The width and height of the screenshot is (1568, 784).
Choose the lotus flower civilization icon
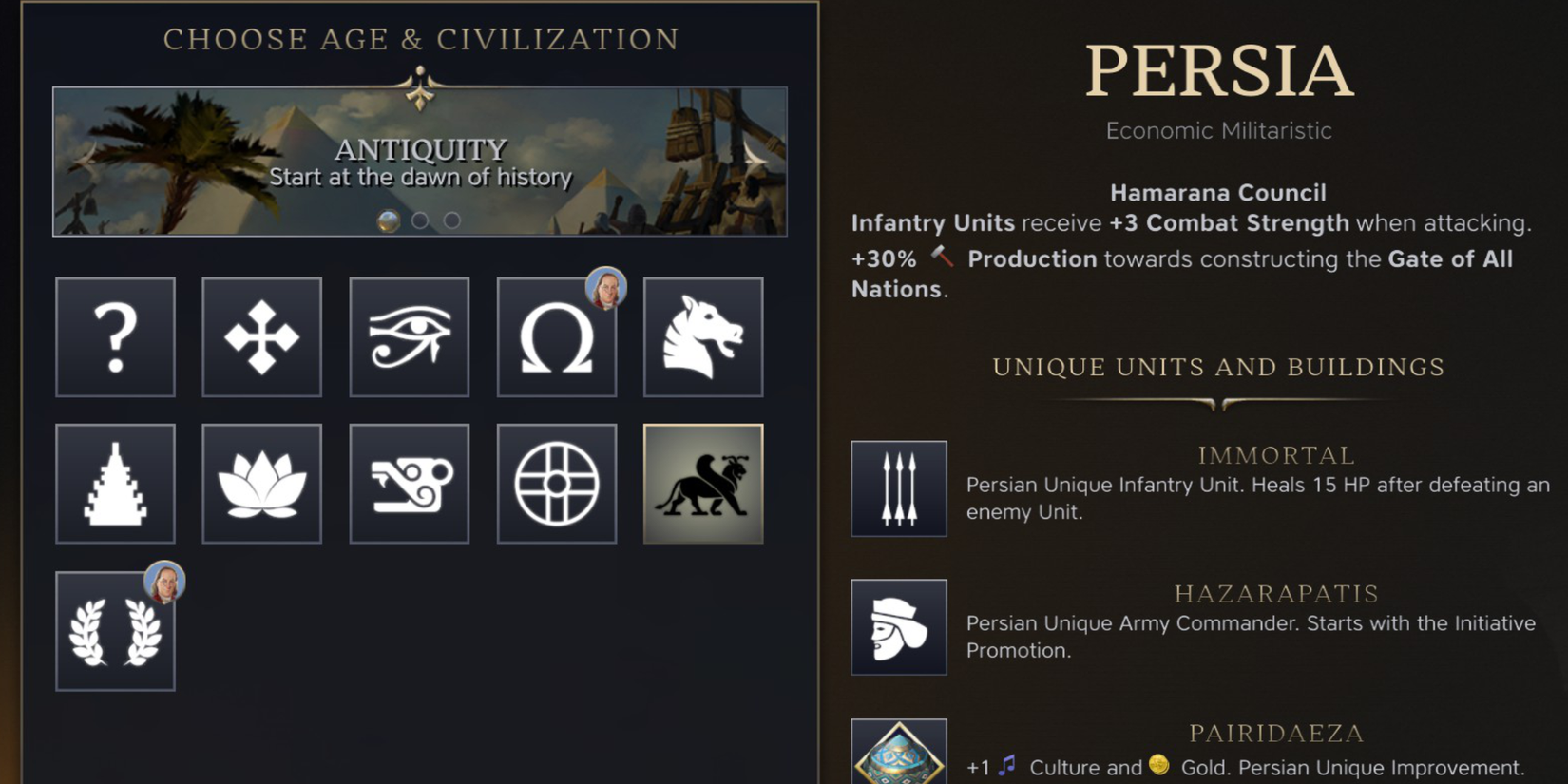click(262, 483)
